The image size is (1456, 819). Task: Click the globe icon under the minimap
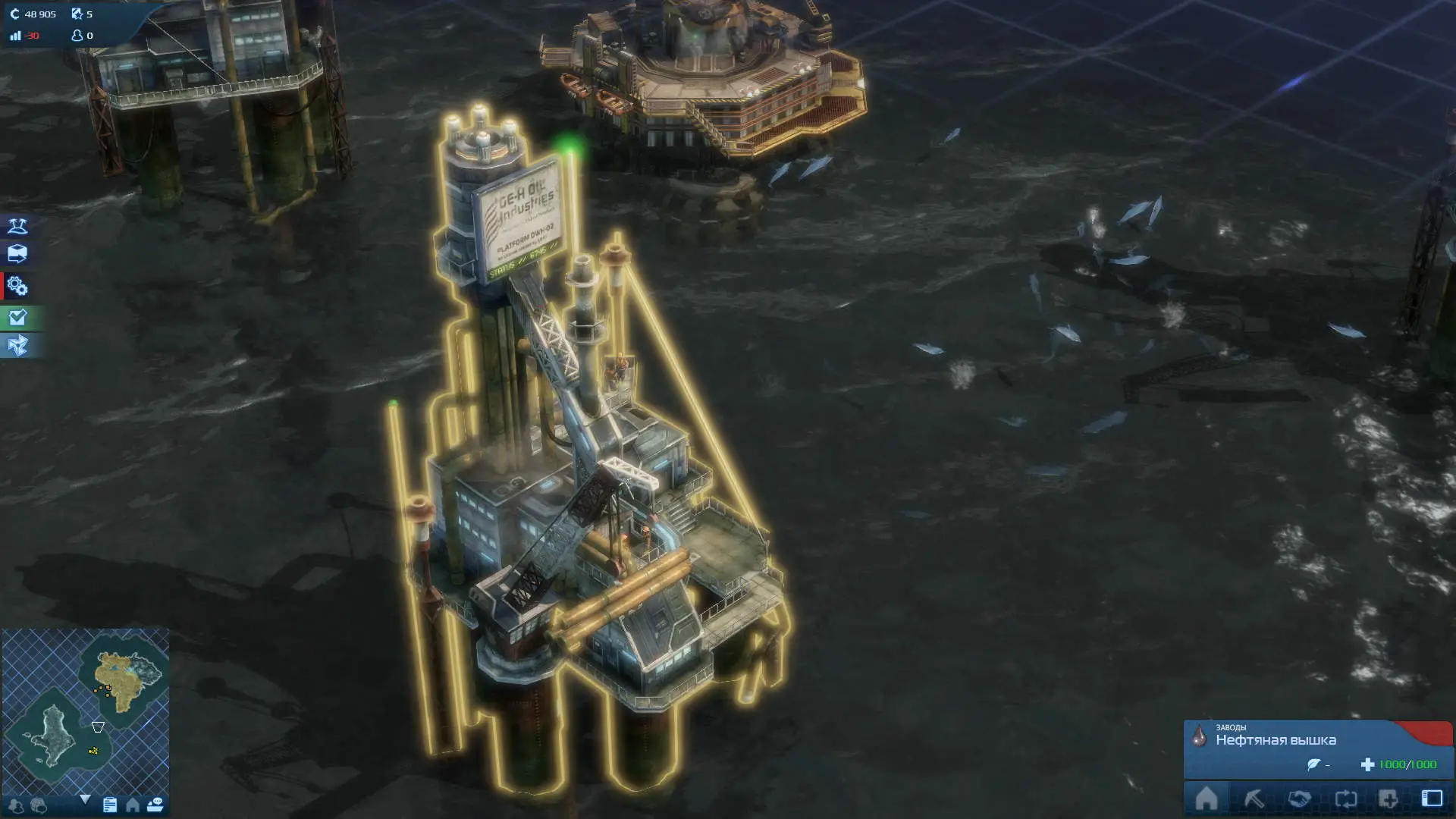39,805
